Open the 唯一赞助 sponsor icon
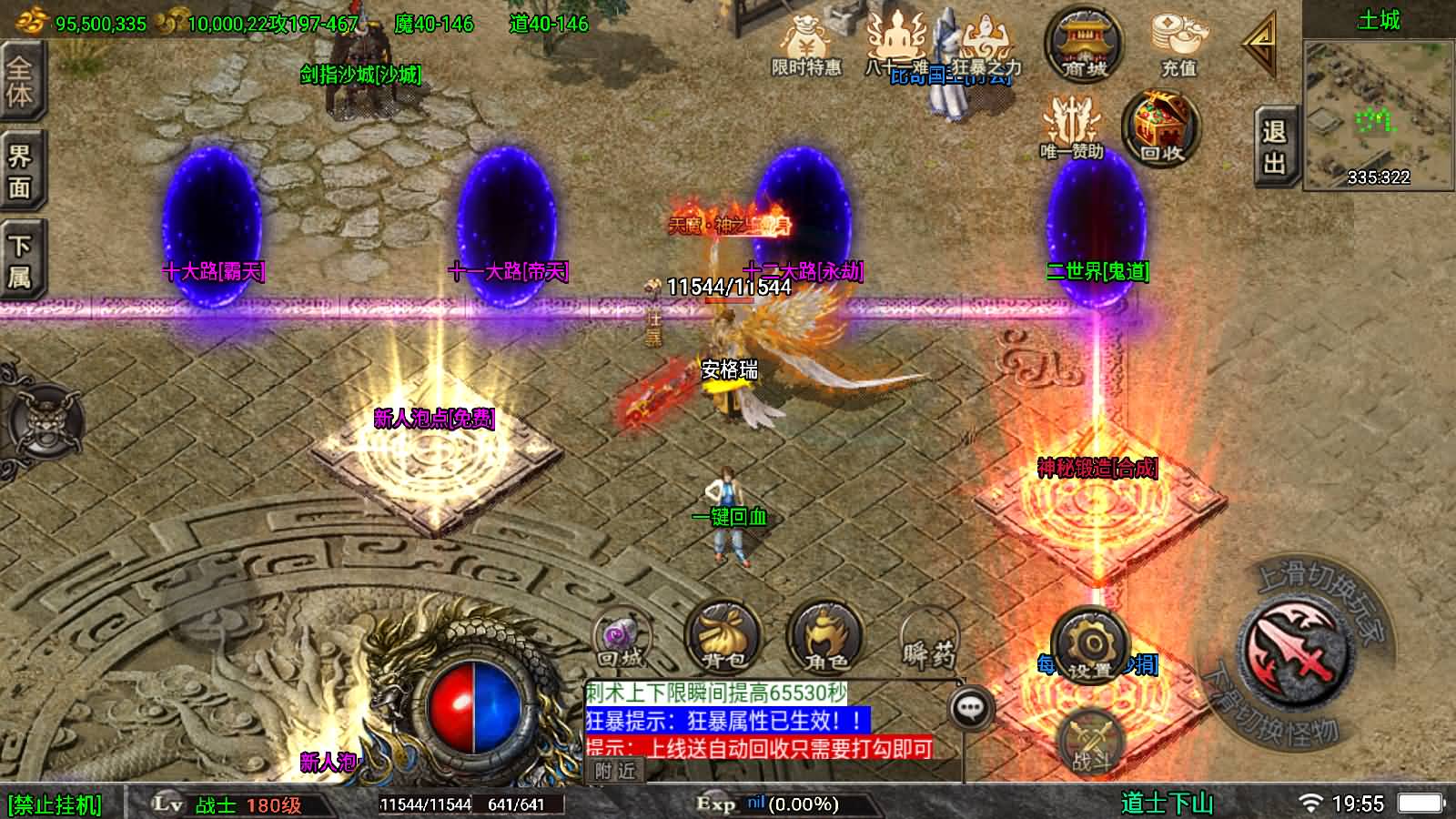Image resolution: width=1456 pixels, height=819 pixels. (x=1072, y=127)
